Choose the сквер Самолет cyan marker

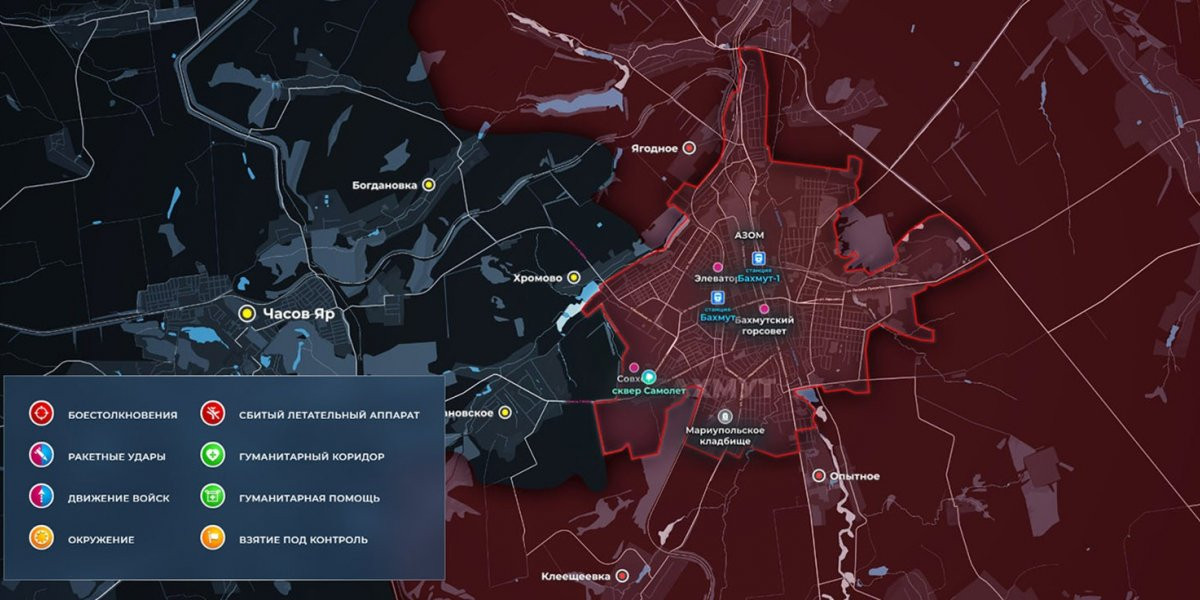[x=649, y=377]
